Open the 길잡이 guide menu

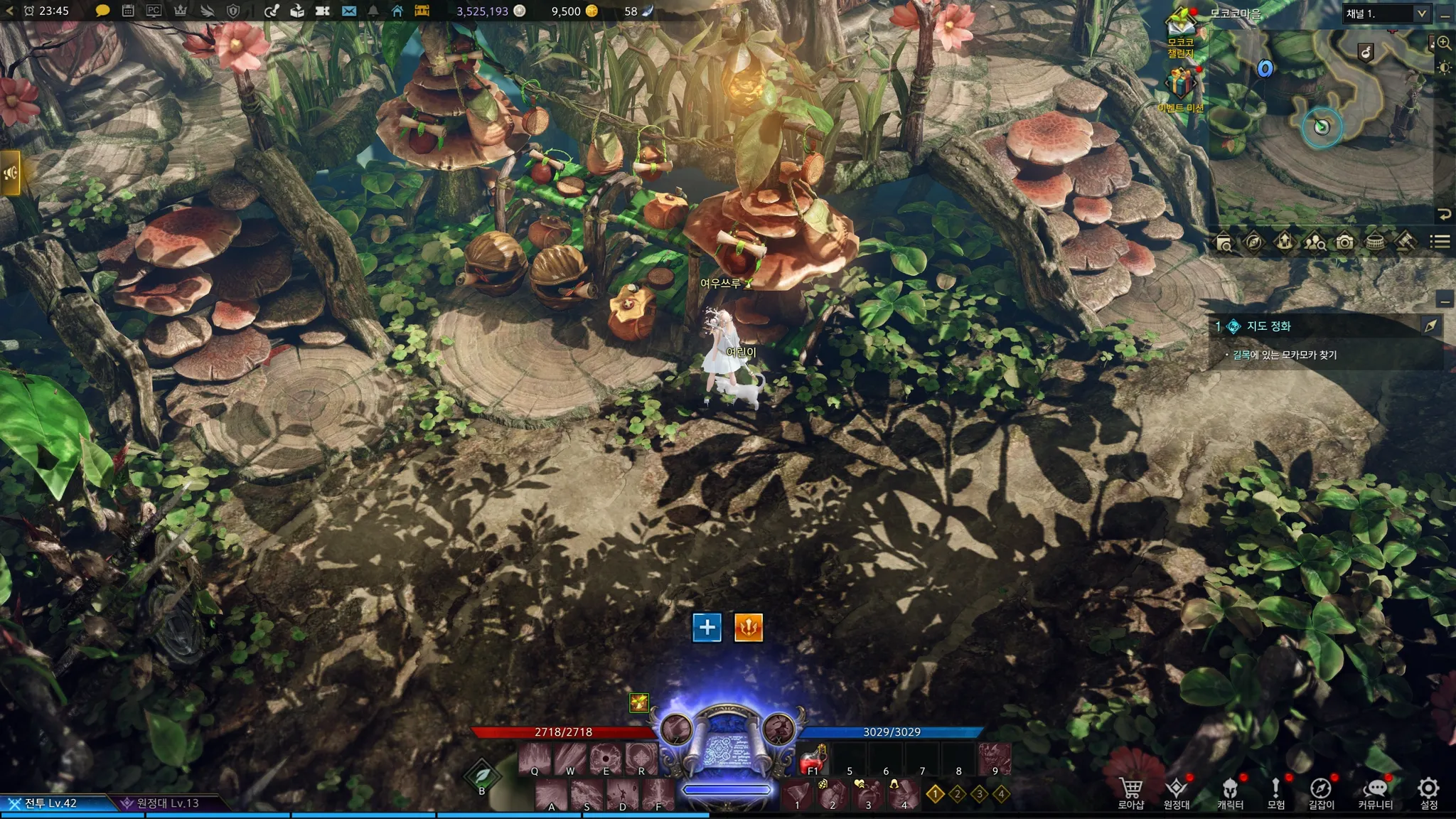click(1321, 792)
